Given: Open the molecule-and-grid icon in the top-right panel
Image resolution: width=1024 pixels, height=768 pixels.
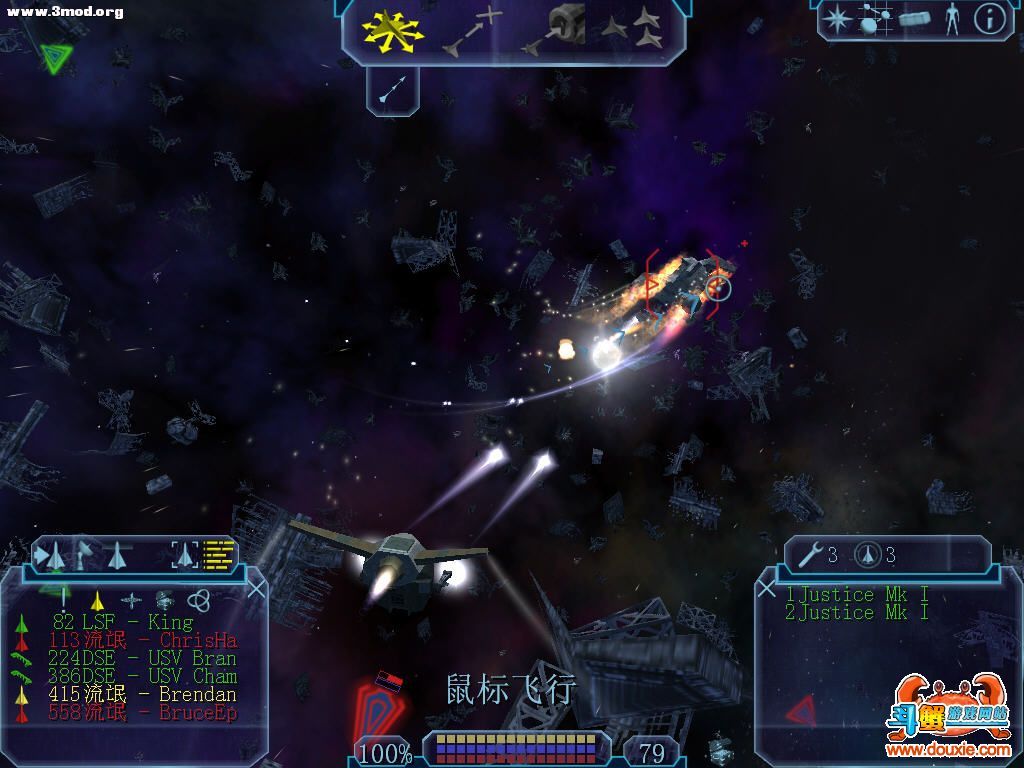Looking at the screenshot, I should click(x=875, y=19).
